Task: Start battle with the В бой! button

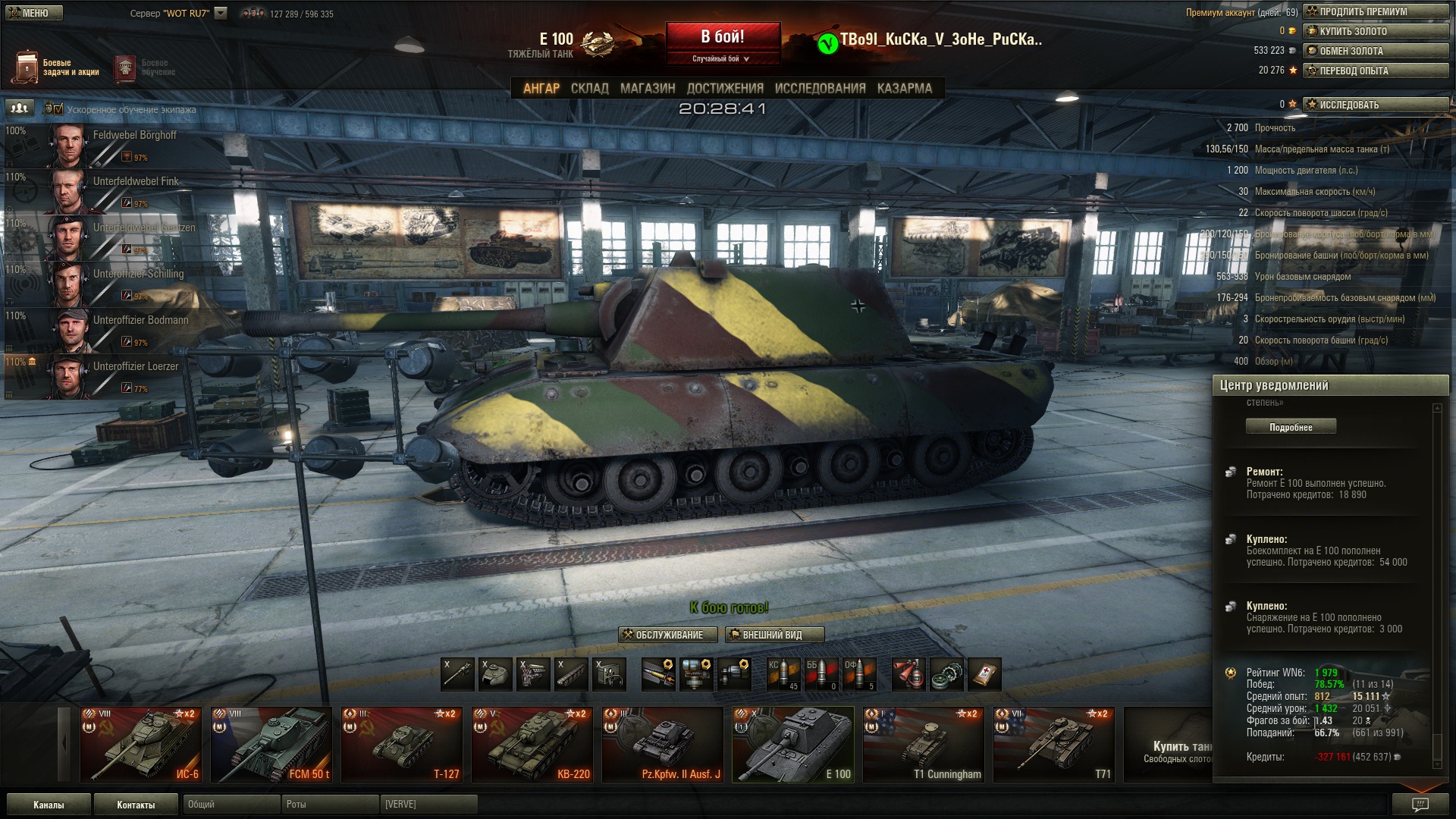Action: 723,37
